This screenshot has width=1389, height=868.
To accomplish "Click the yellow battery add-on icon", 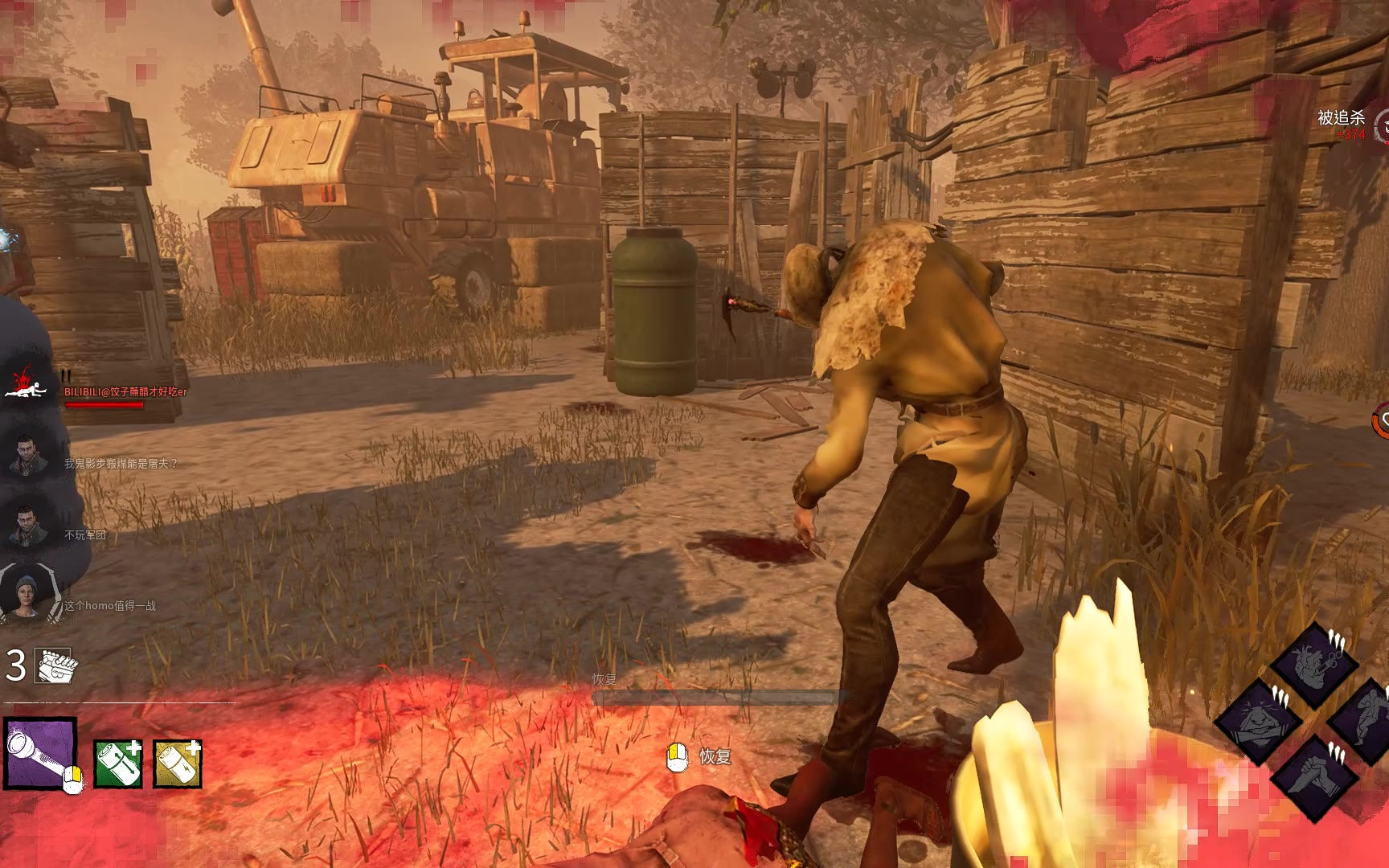I will (177, 763).
